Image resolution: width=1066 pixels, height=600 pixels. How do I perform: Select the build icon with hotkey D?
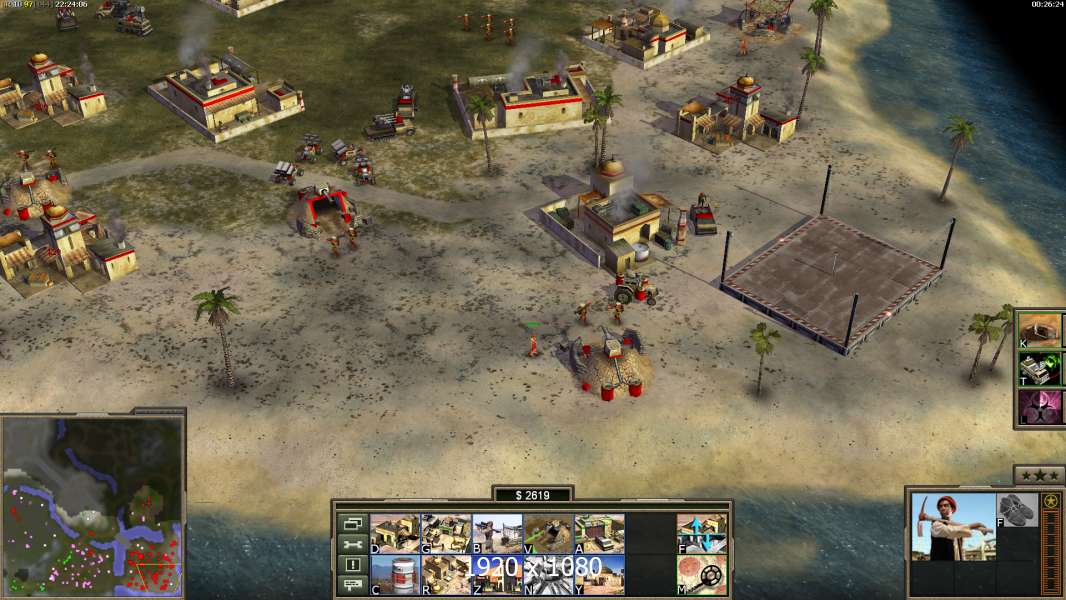click(x=394, y=534)
